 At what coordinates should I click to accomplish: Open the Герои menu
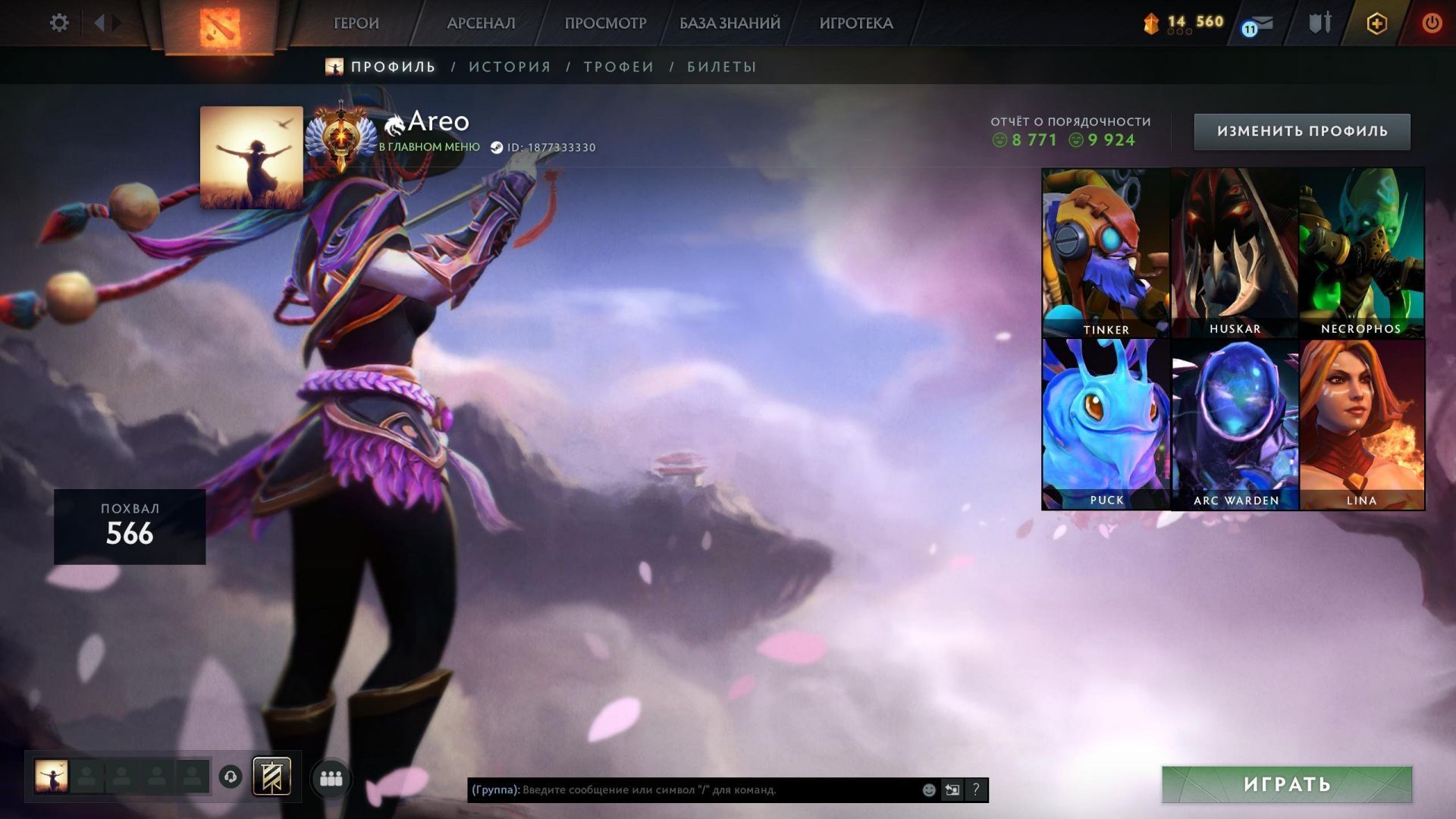click(356, 24)
